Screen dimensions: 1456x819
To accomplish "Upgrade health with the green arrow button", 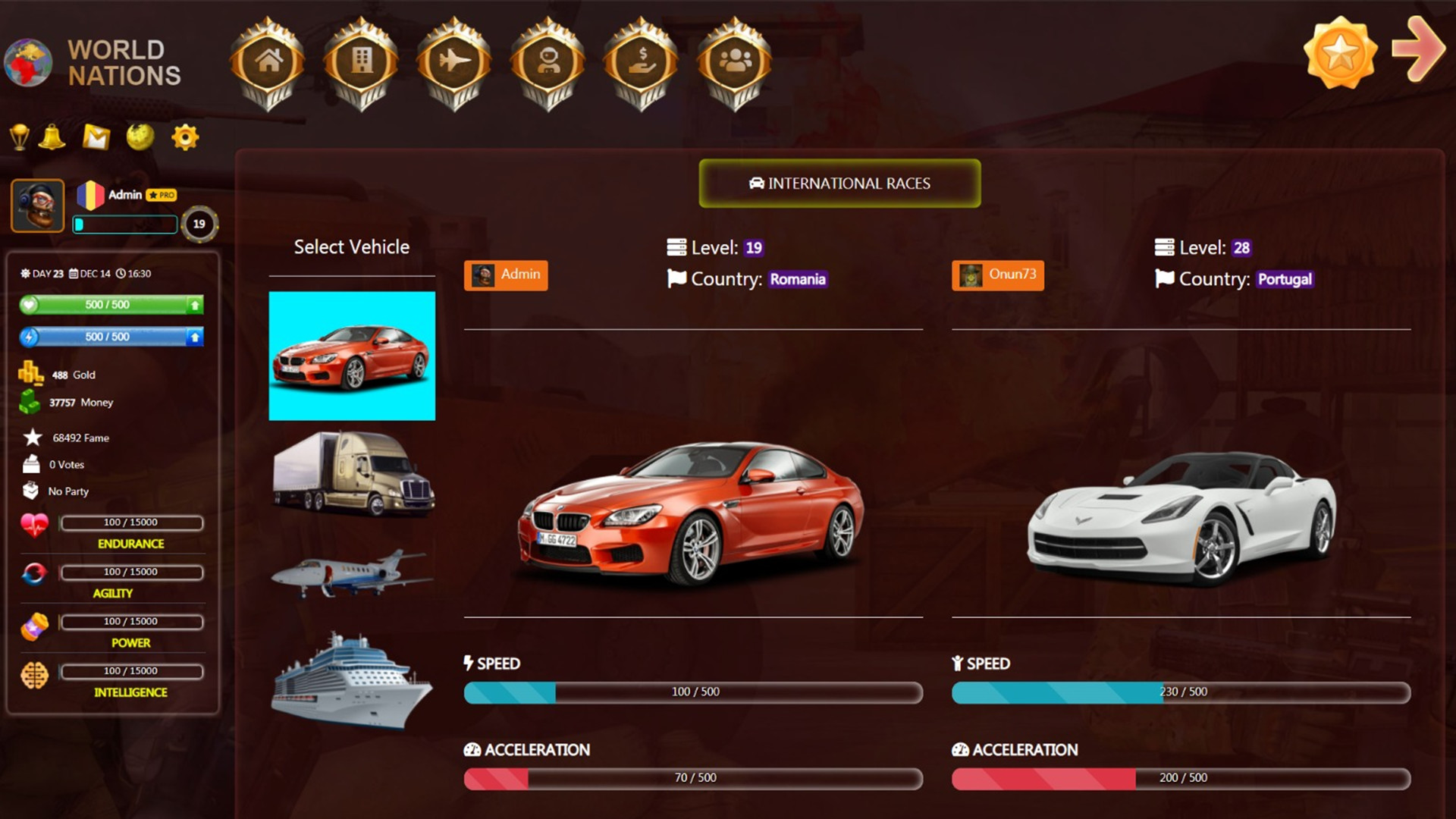I will pyautogui.click(x=193, y=305).
